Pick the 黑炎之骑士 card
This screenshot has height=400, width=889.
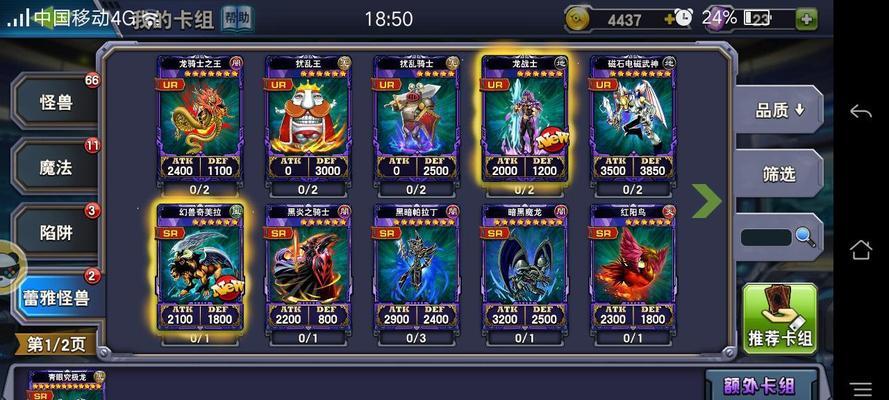coord(308,268)
